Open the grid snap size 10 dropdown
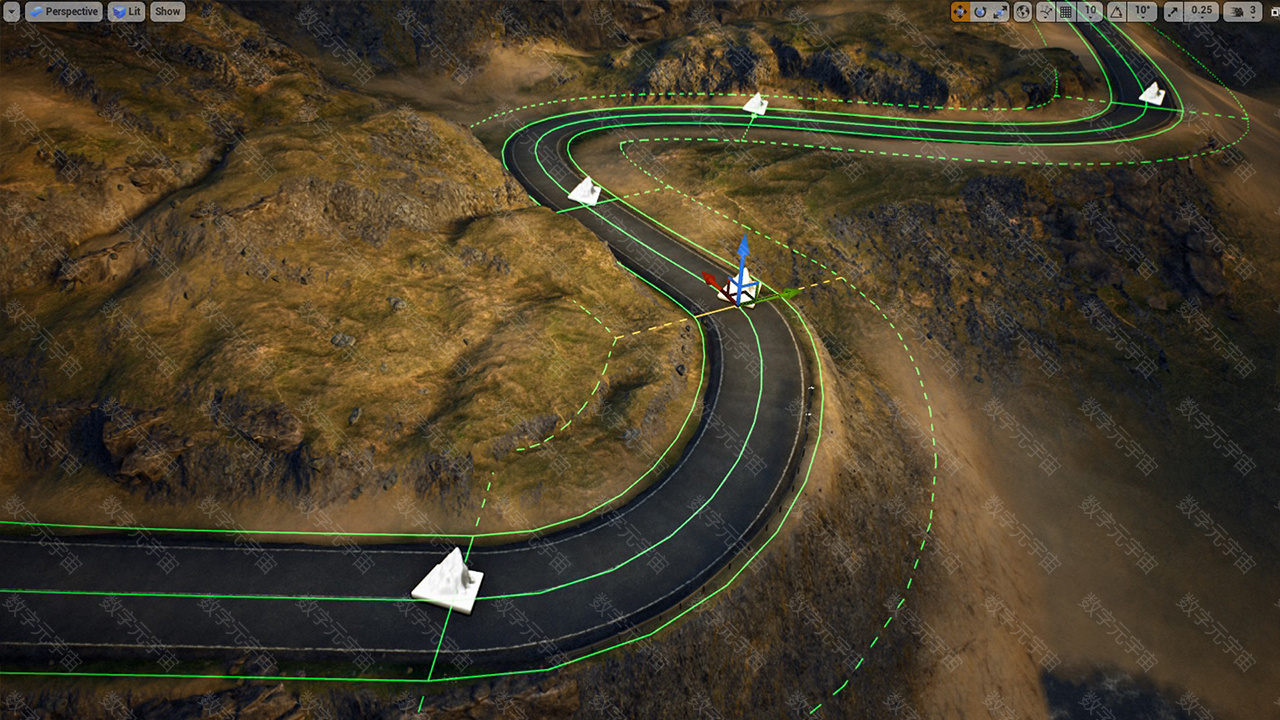This screenshot has width=1280, height=720. pos(1090,12)
